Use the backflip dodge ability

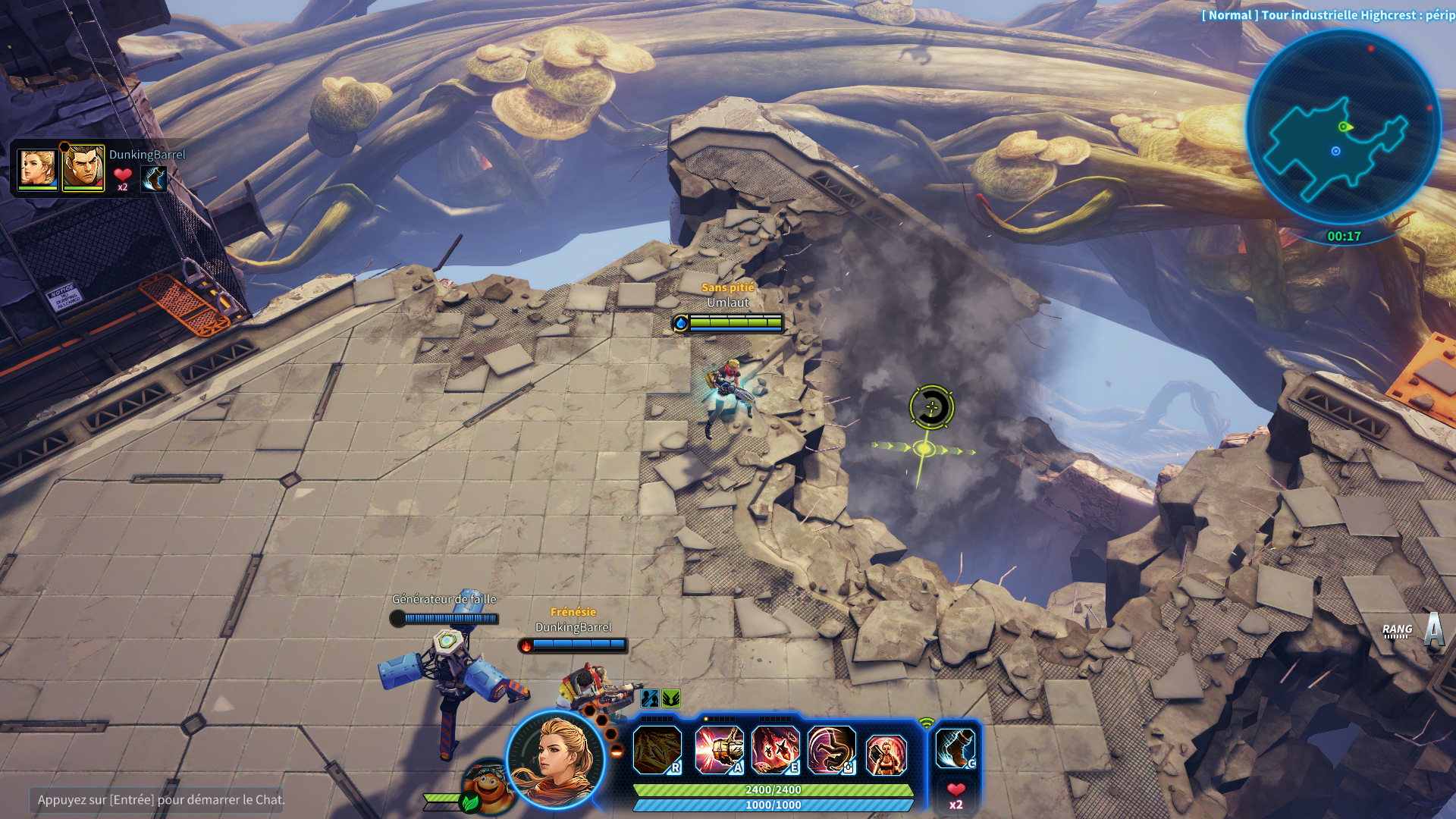pos(831,750)
